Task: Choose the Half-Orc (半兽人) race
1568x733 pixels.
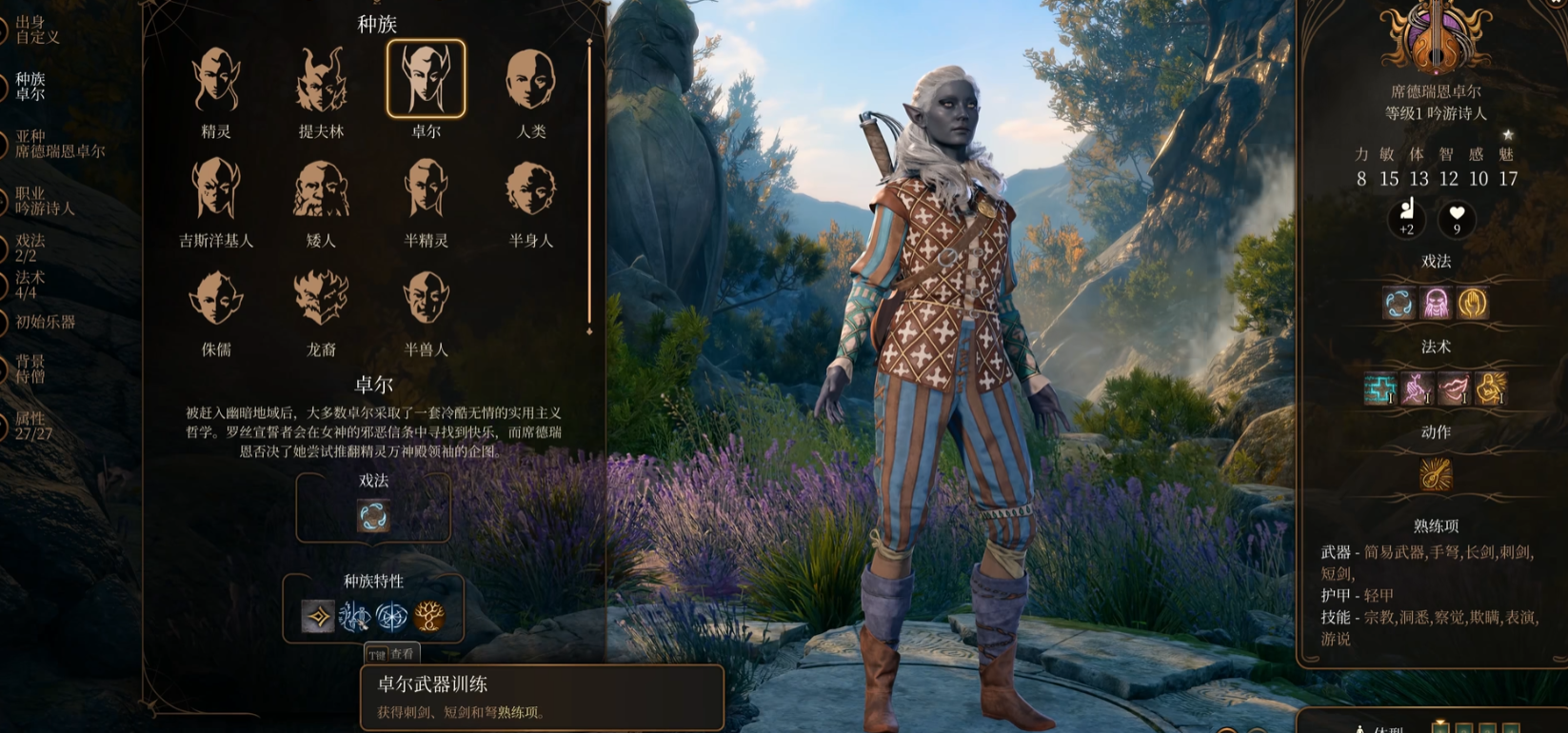Action: 426,298
